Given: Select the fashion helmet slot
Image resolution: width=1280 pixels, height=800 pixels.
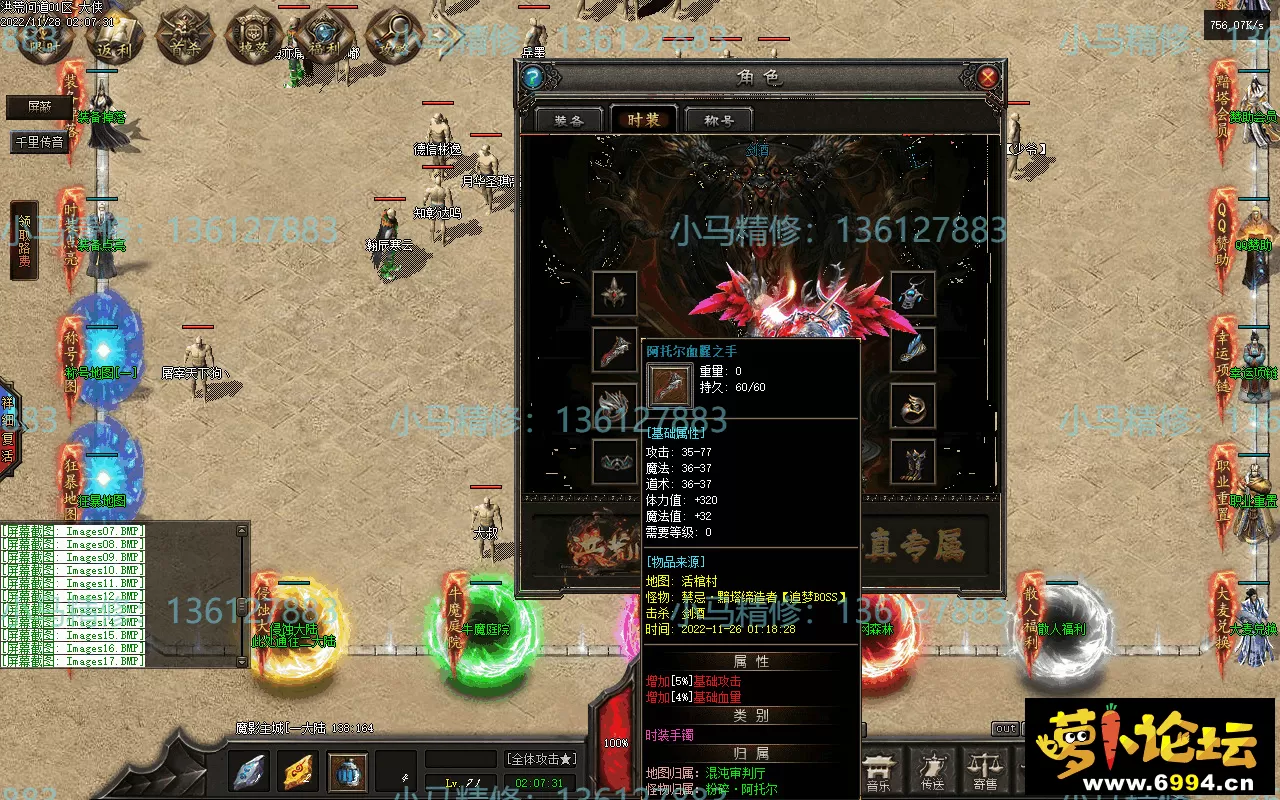Looking at the screenshot, I should (x=615, y=293).
